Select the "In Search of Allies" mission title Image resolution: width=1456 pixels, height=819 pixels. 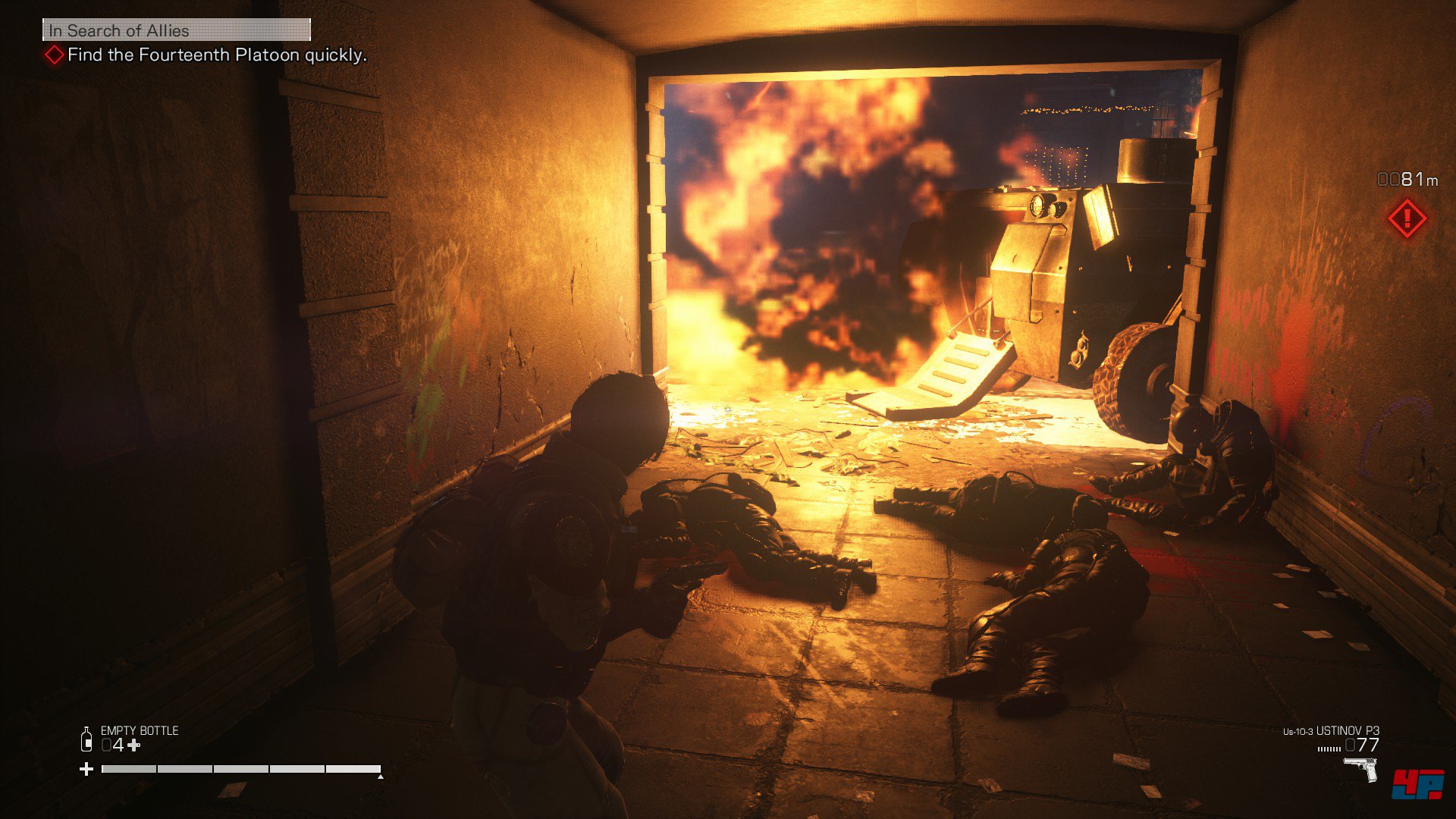119,31
